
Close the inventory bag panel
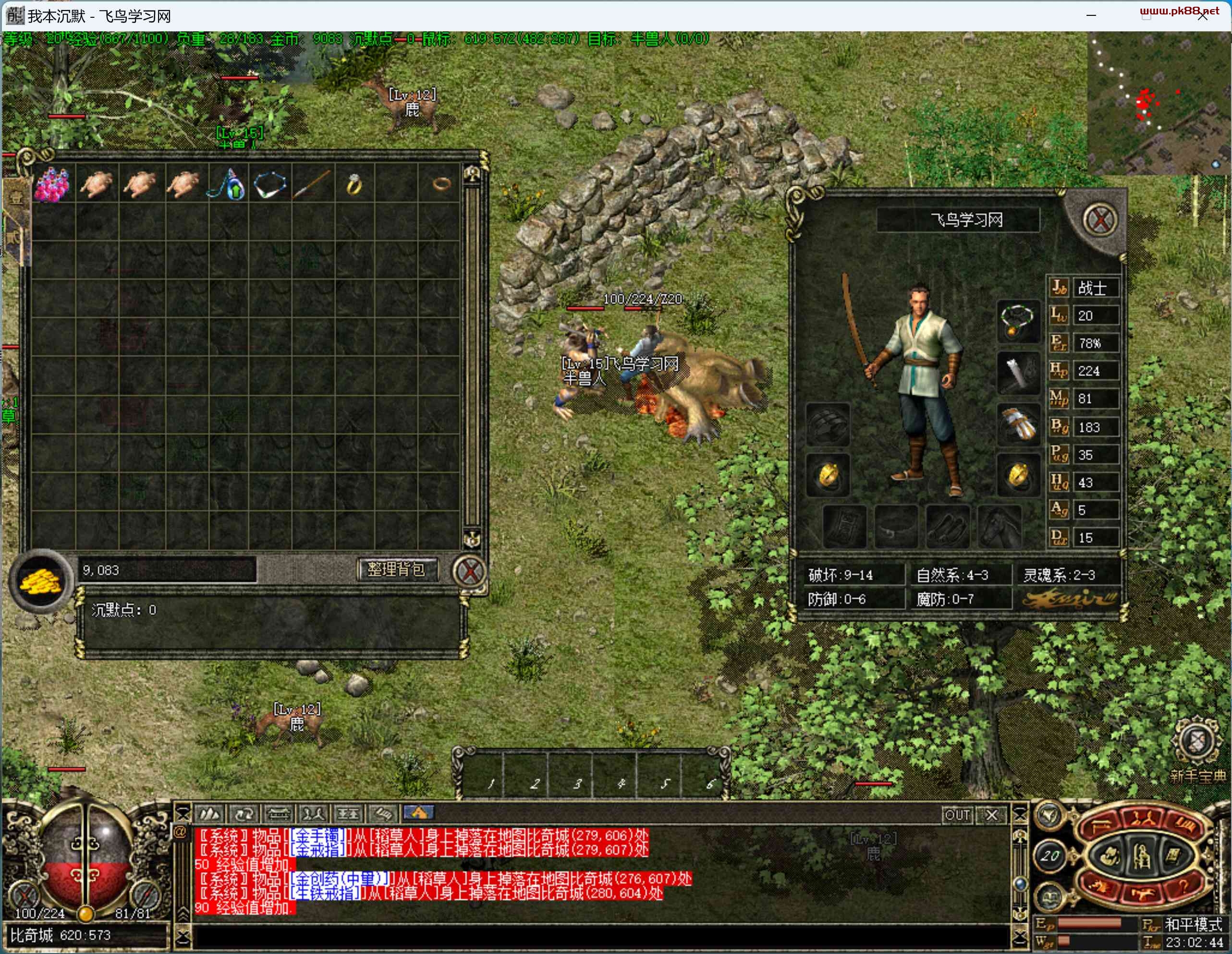tap(469, 571)
